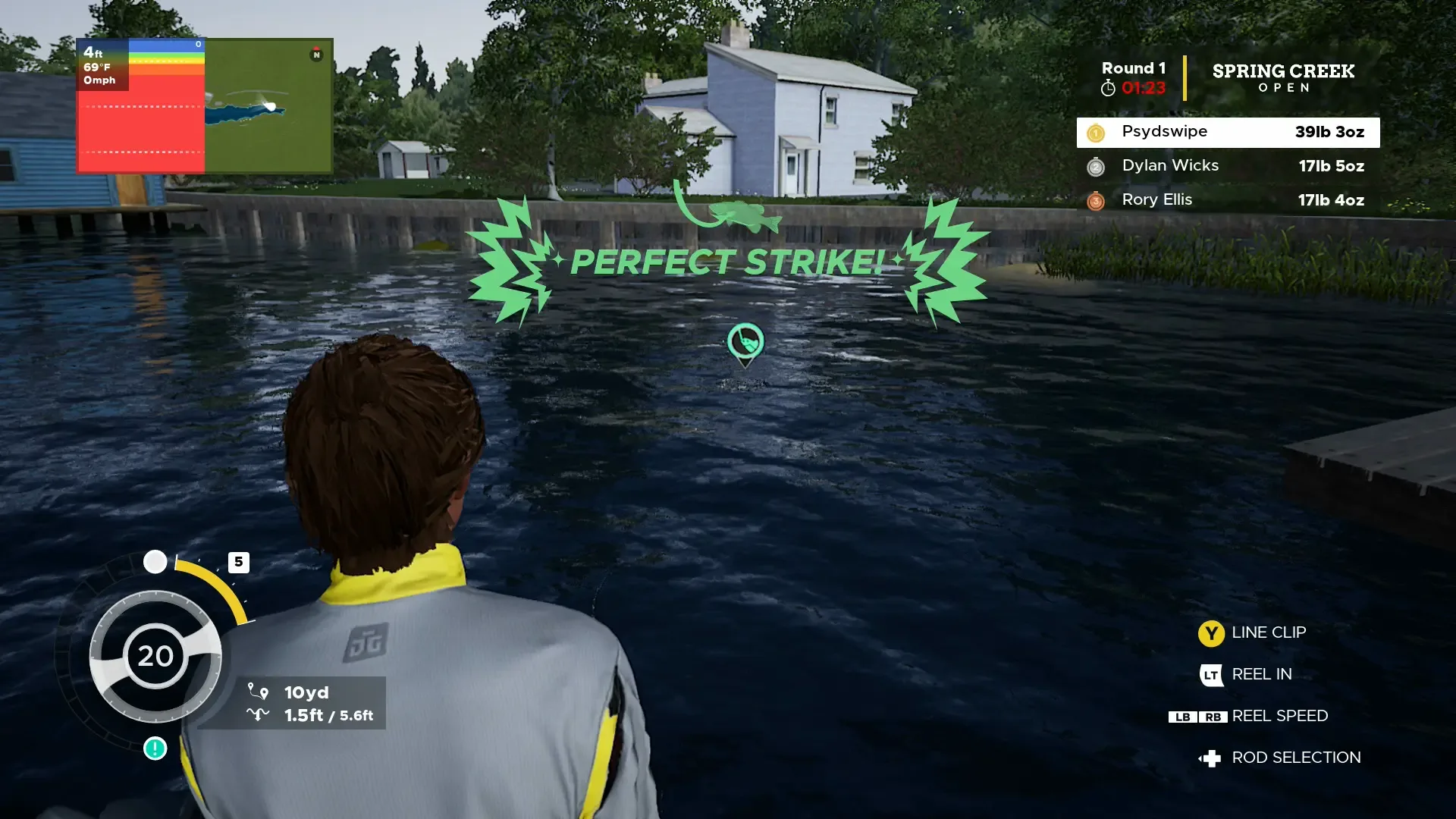The height and width of the screenshot is (819, 1456).
Task: Click the Y Line Clip icon
Action: (x=1211, y=633)
